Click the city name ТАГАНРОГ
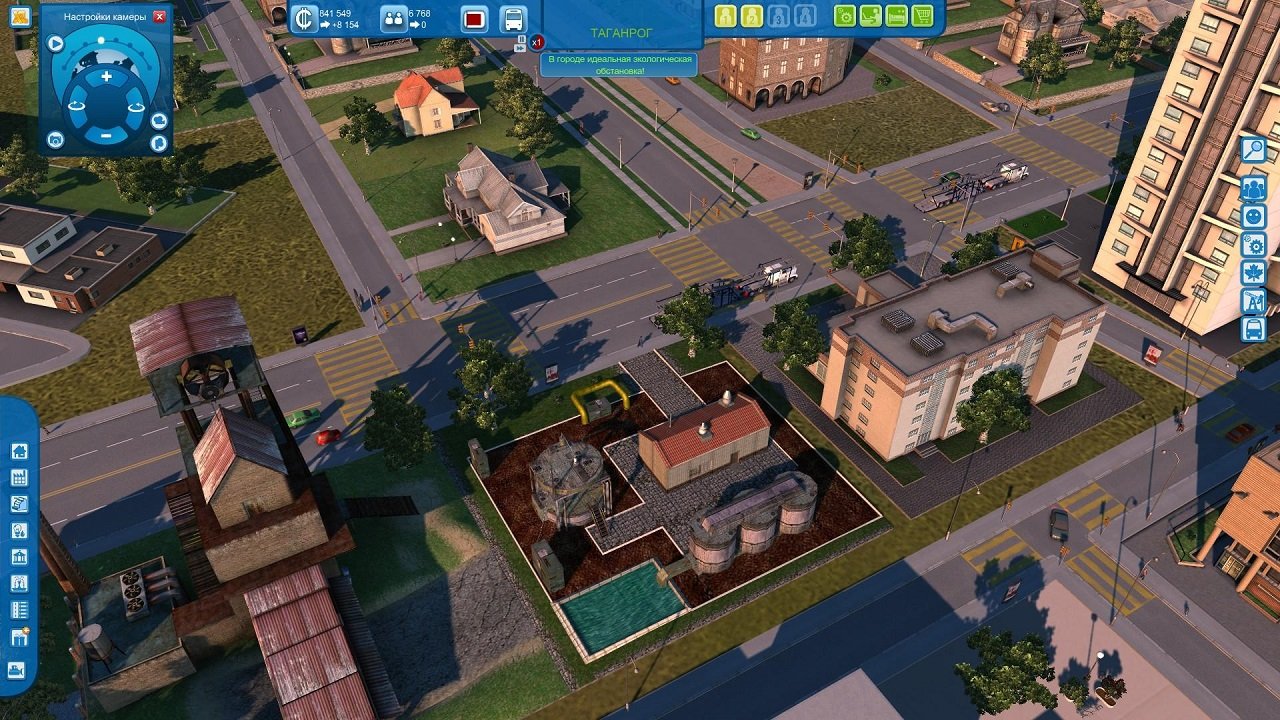 coord(623,30)
